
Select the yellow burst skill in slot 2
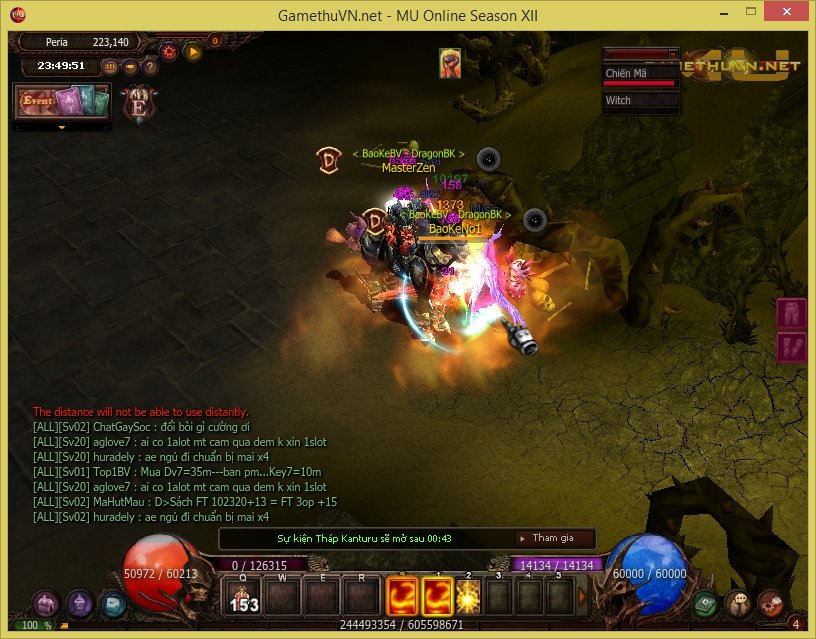[468, 597]
